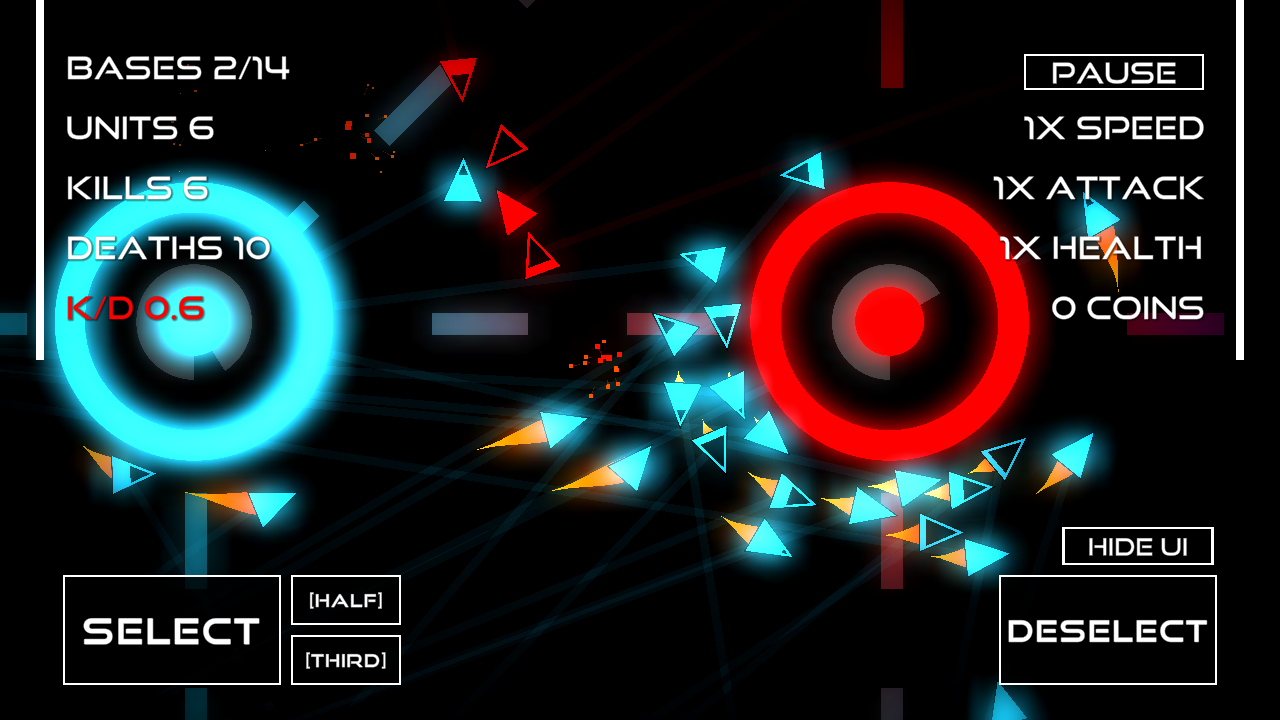
Task: Click the SELECT button
Action: tap(172, 630)
